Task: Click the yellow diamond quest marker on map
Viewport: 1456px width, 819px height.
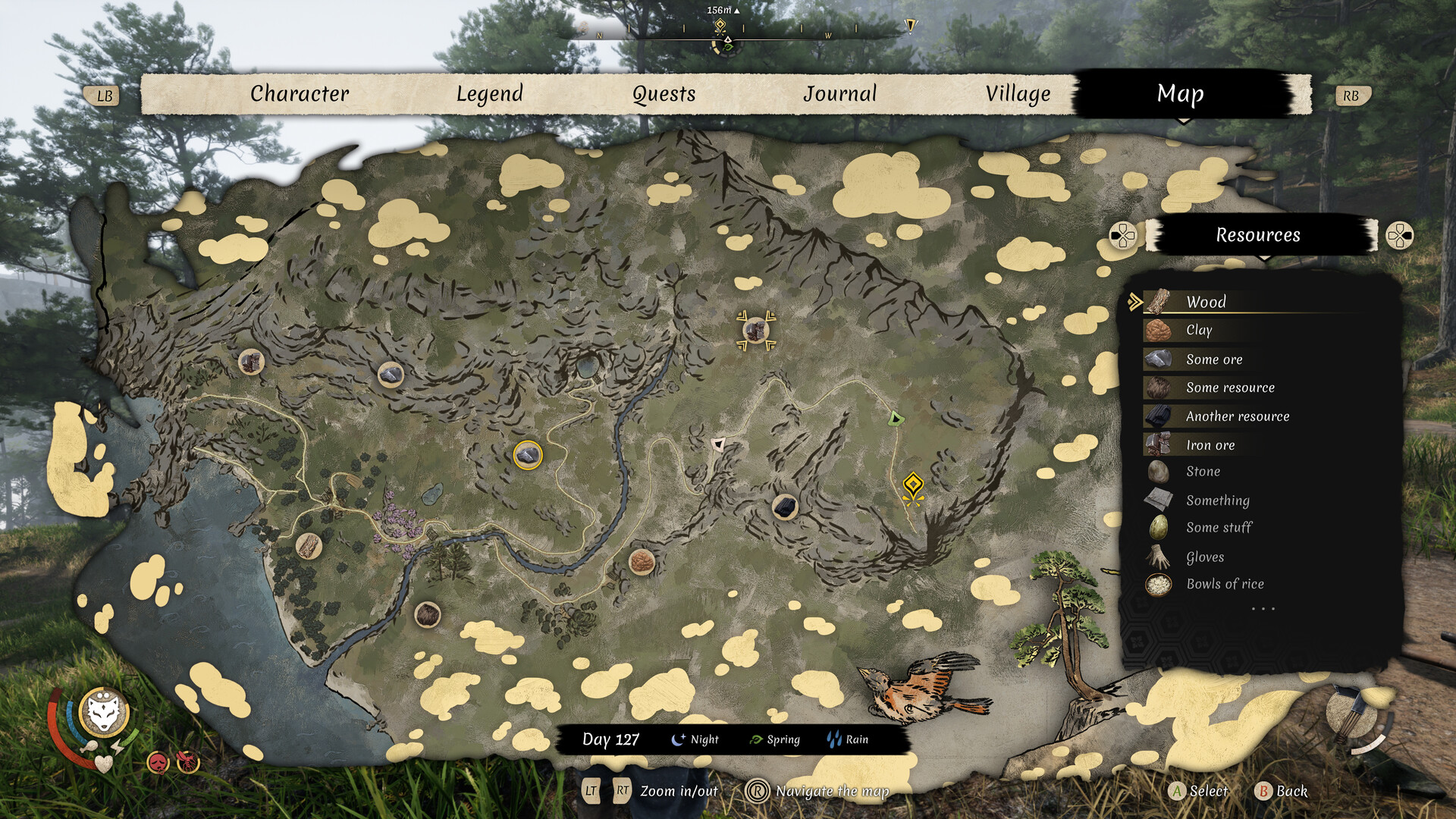Action: tap(913, 484)
